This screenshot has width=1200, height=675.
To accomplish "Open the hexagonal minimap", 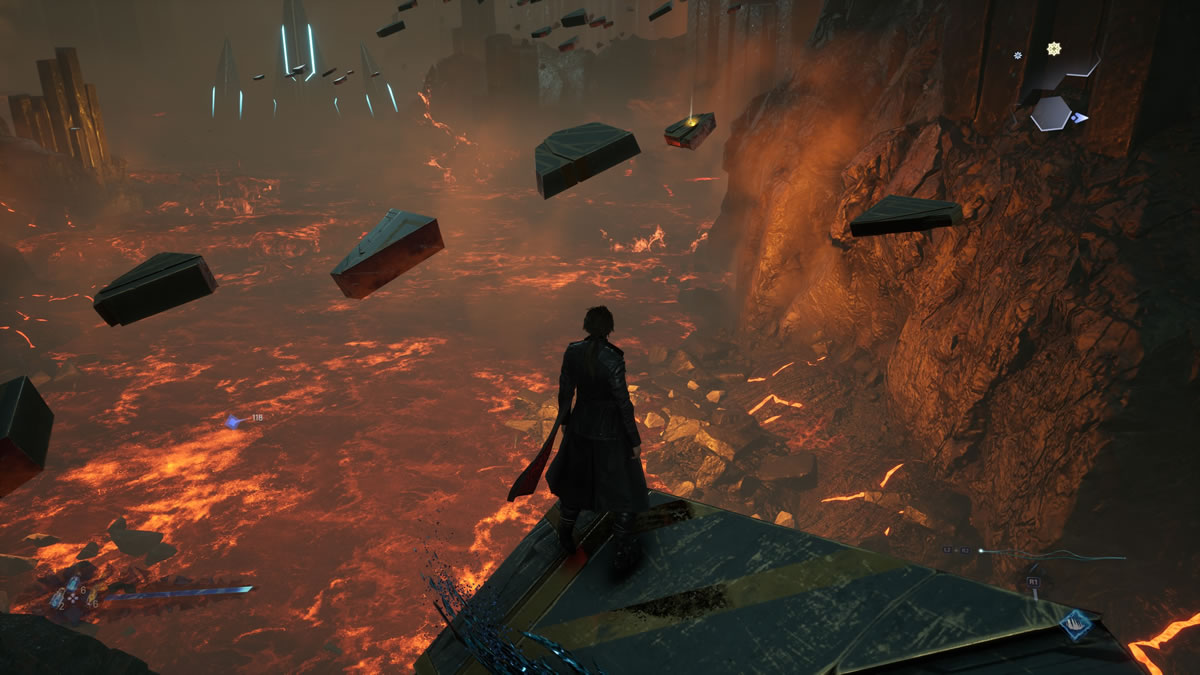I will (x=1051, y=112).
